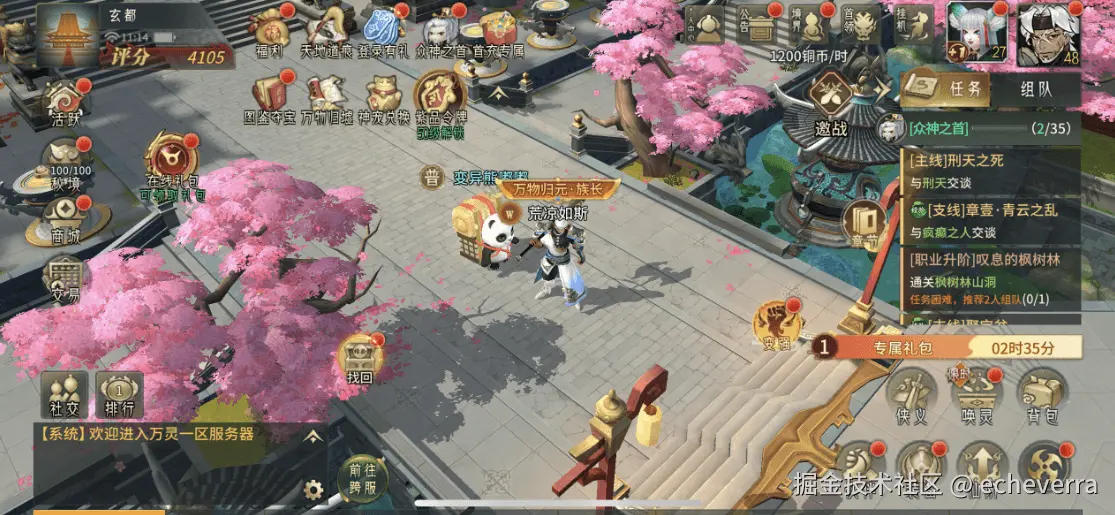Select the 刑天之死 main quest entry
Image resolution: width=1115 pixels, height=515 pixels.
click(x=990, y=169)
